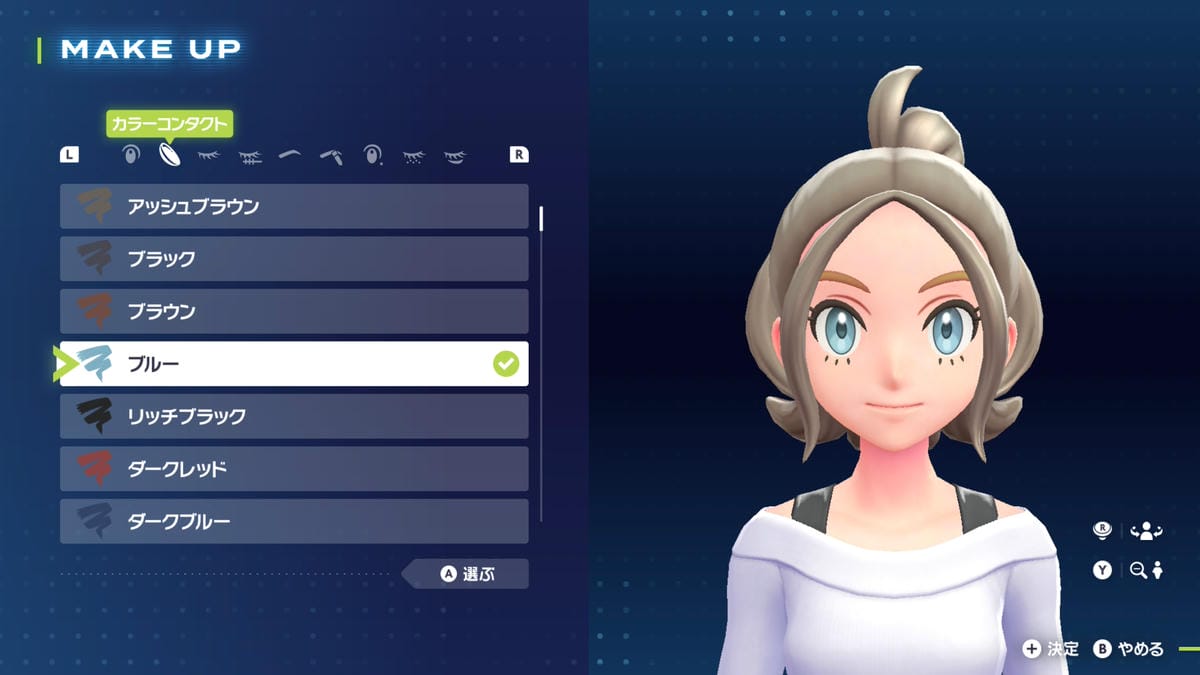
Task: Choose the リッチブラック color option
Action: point(294,416)
